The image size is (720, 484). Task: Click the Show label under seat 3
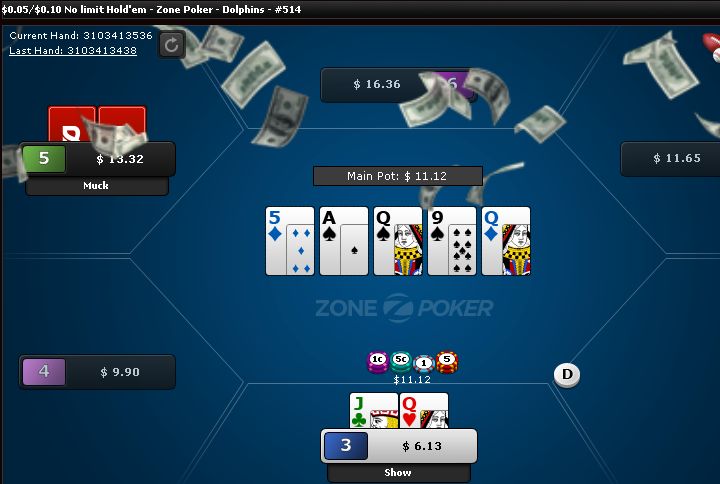[399, 473]
